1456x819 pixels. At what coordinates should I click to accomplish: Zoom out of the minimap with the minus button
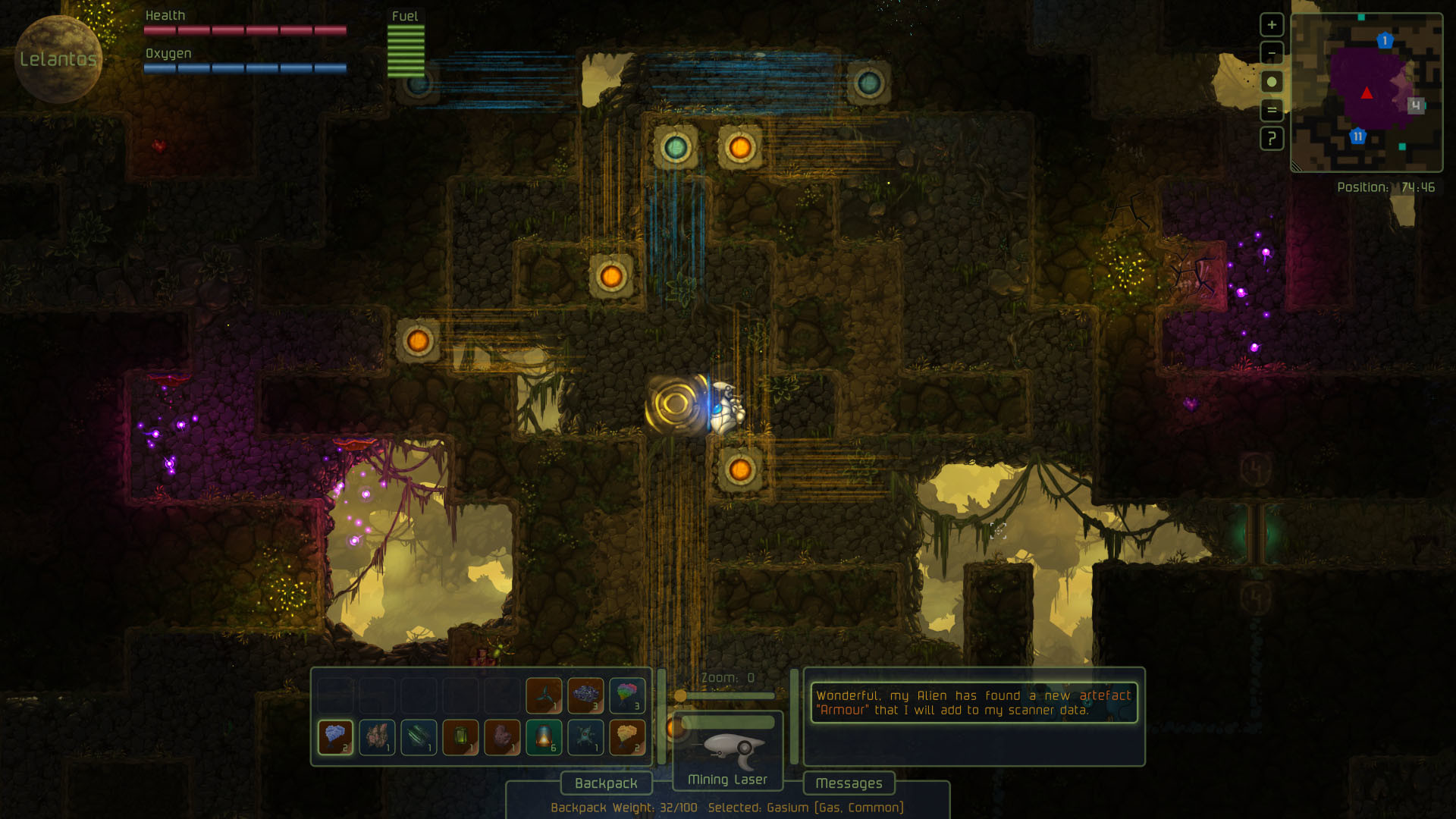(1272, 53)
